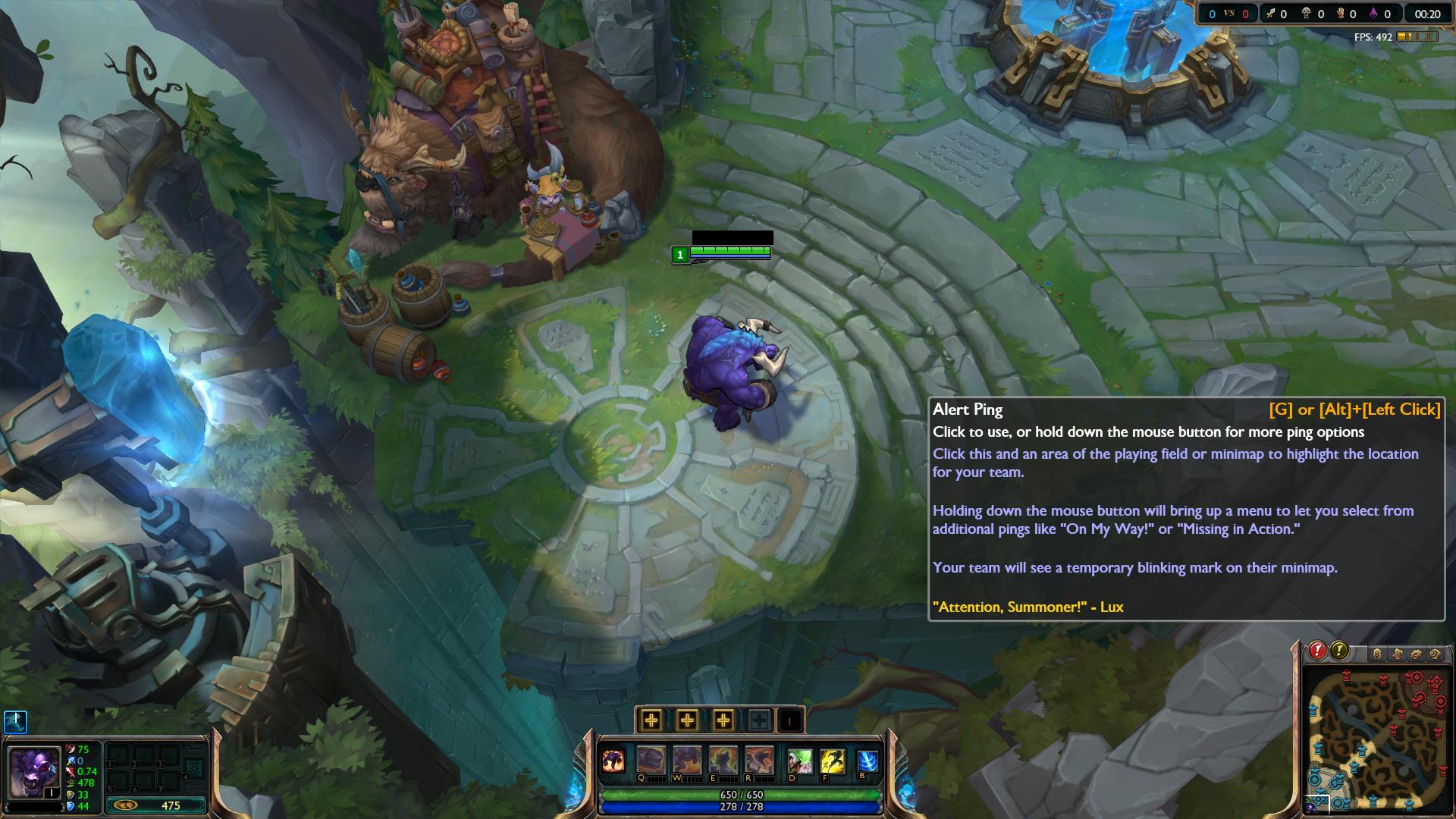Select the trinket slot with the eye
The height and width of the screenshot is (819, 1456).
pos(195,768)
